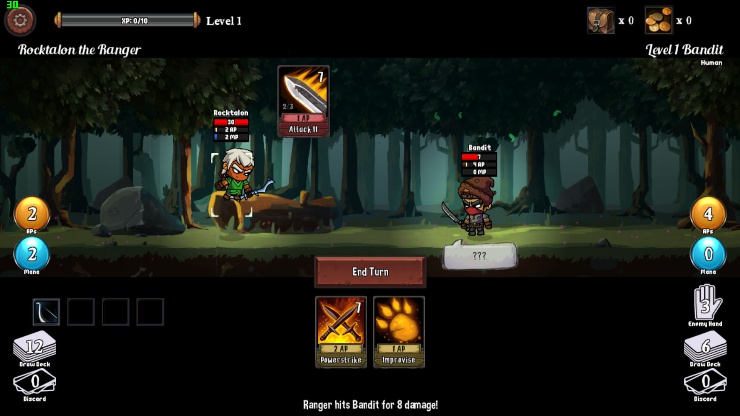This screenshot has width=740, height=416.
Task: Select the Powerstrike card in hand
Action: coord(341,331)
